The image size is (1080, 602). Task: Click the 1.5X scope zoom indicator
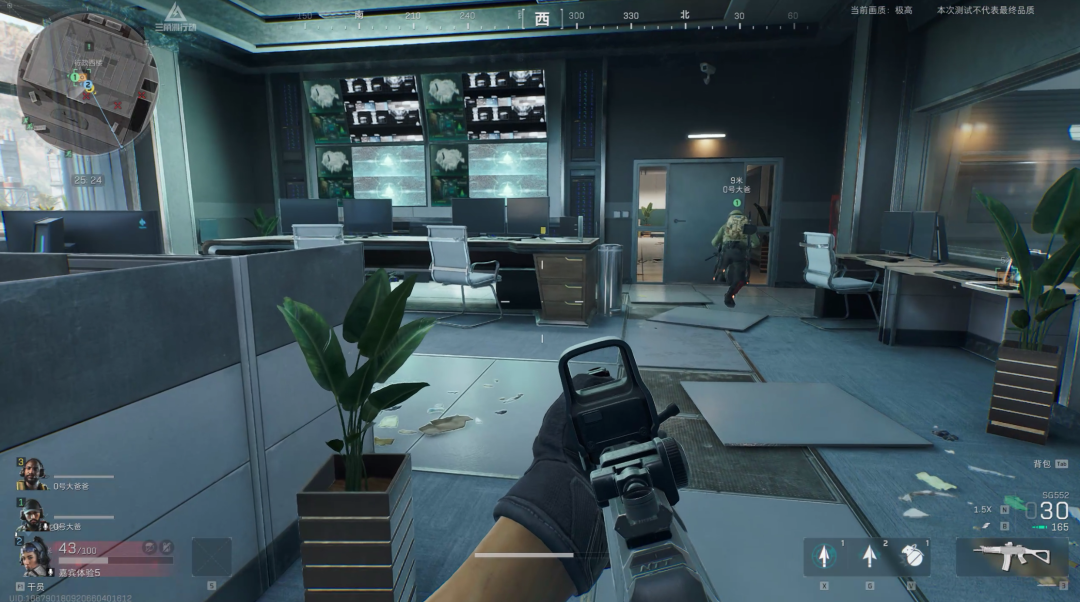[x=983, y=509]
